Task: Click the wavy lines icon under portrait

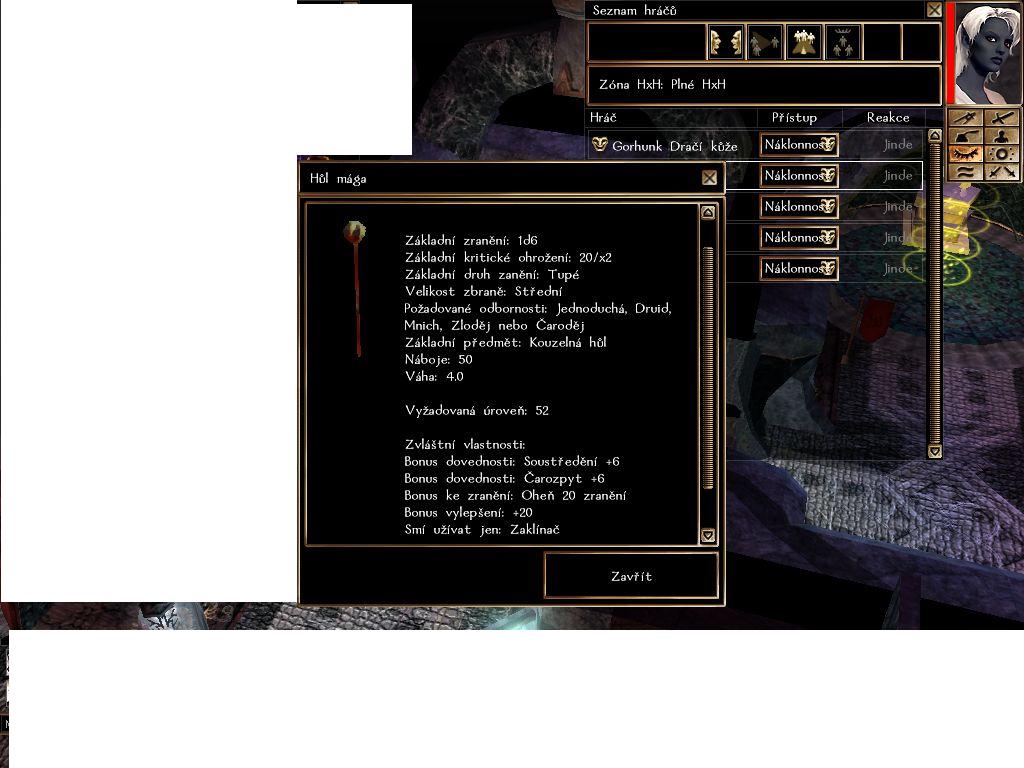Action: tap(966, 173)
